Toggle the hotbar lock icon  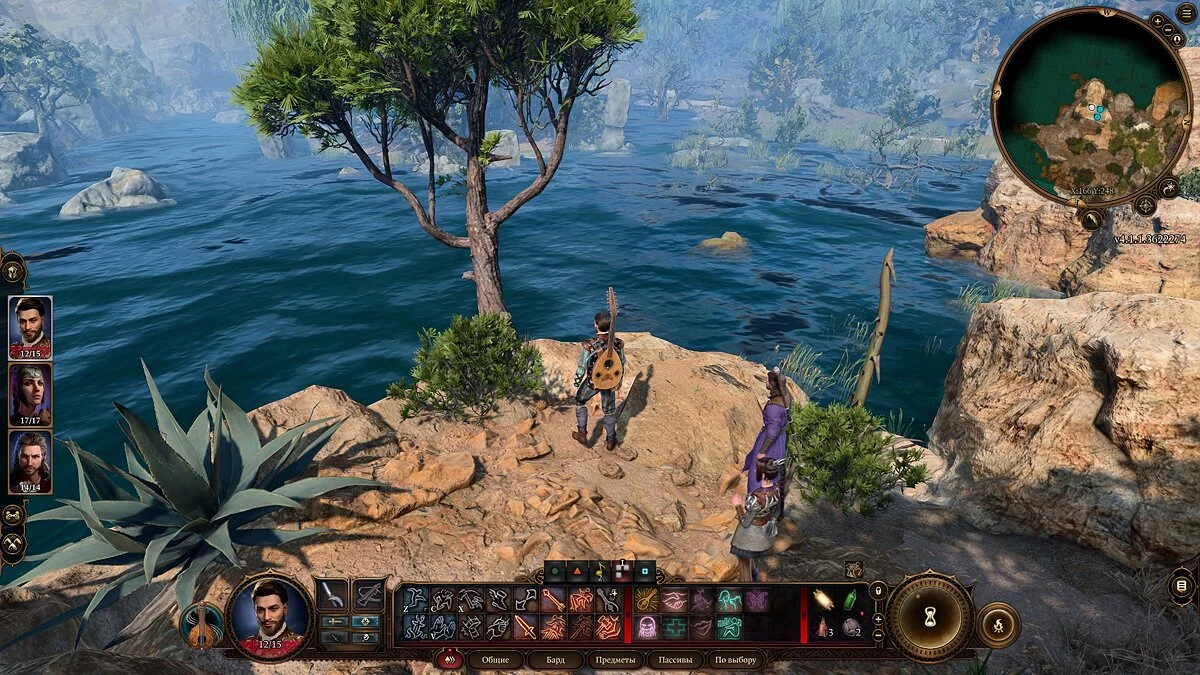click(877, 591)
